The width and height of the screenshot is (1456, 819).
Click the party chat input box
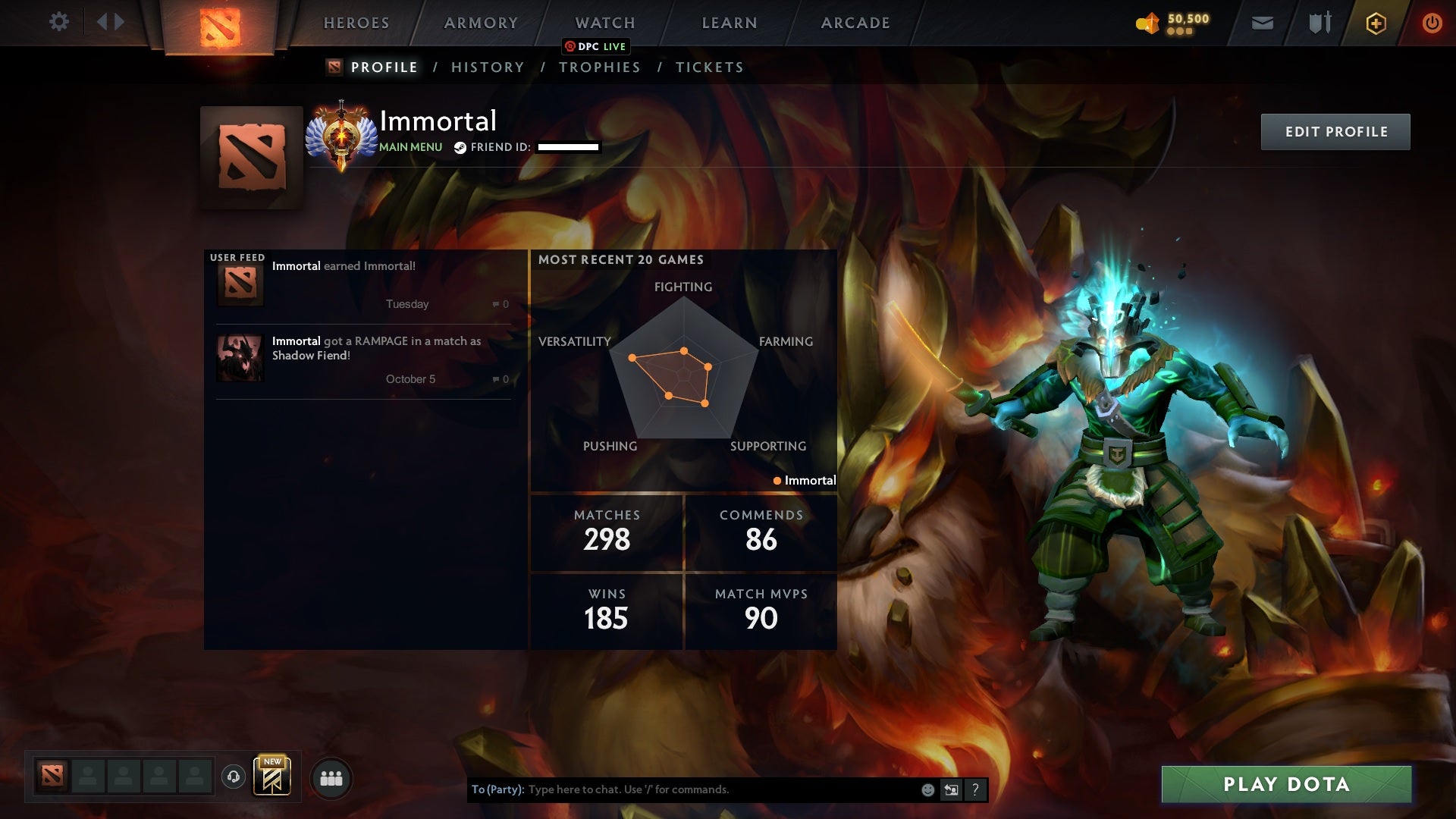pos(720,789)
